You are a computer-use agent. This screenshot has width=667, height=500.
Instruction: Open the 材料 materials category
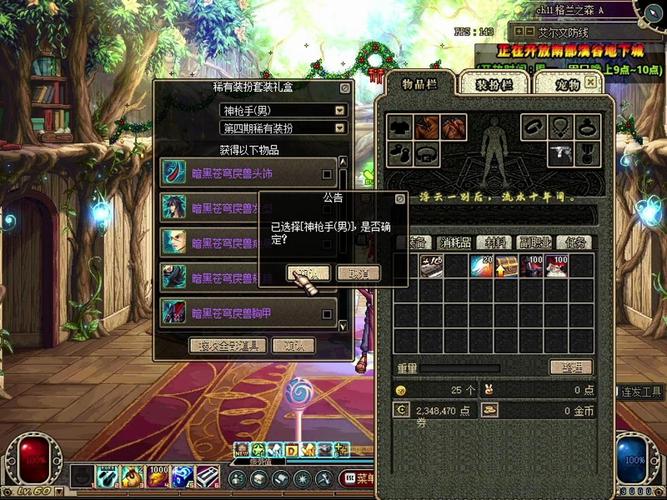click(493, 242)
